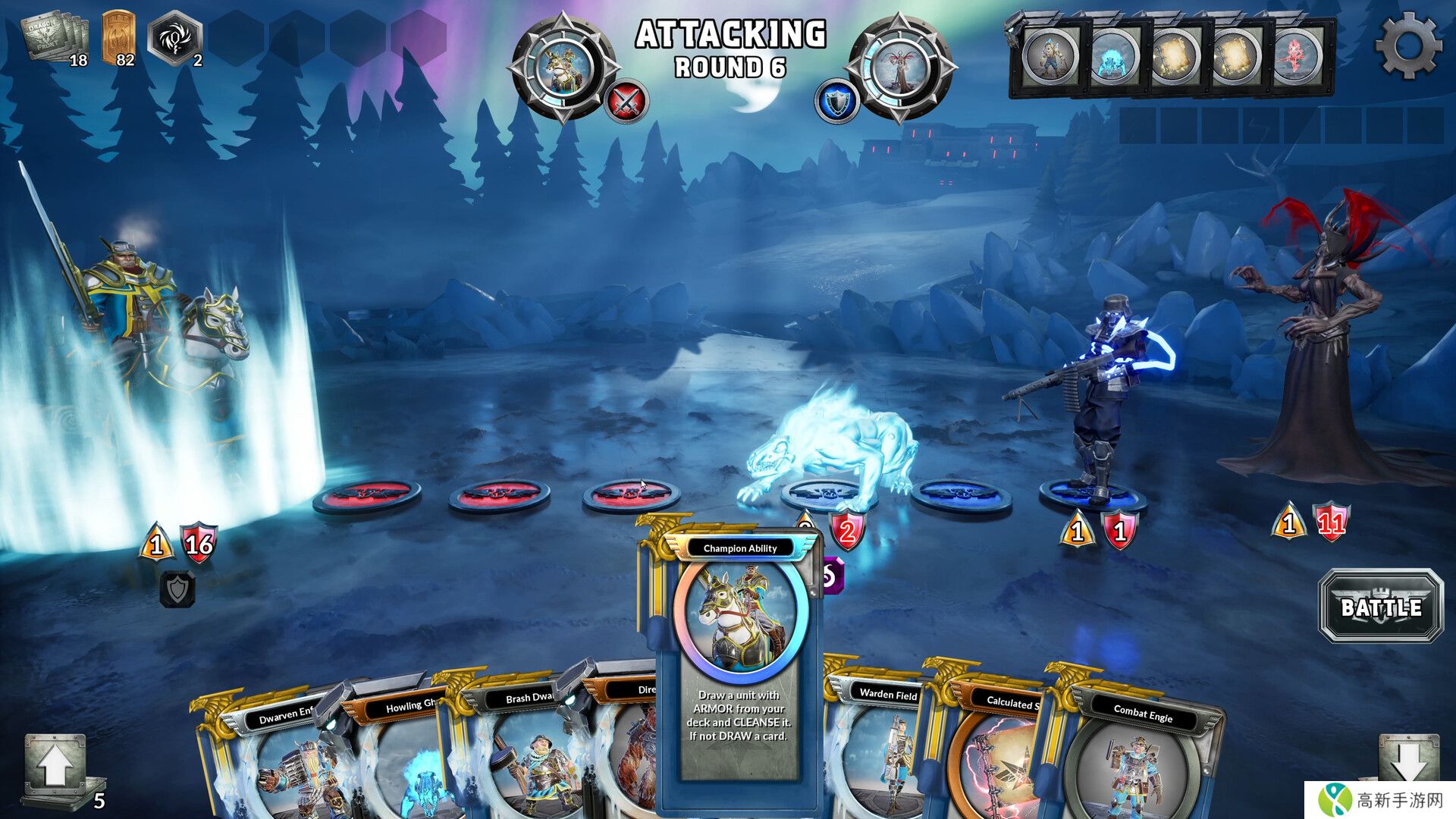
Task: Inspect the blue ghost wolf history slot
Action: coord(1113,57)
